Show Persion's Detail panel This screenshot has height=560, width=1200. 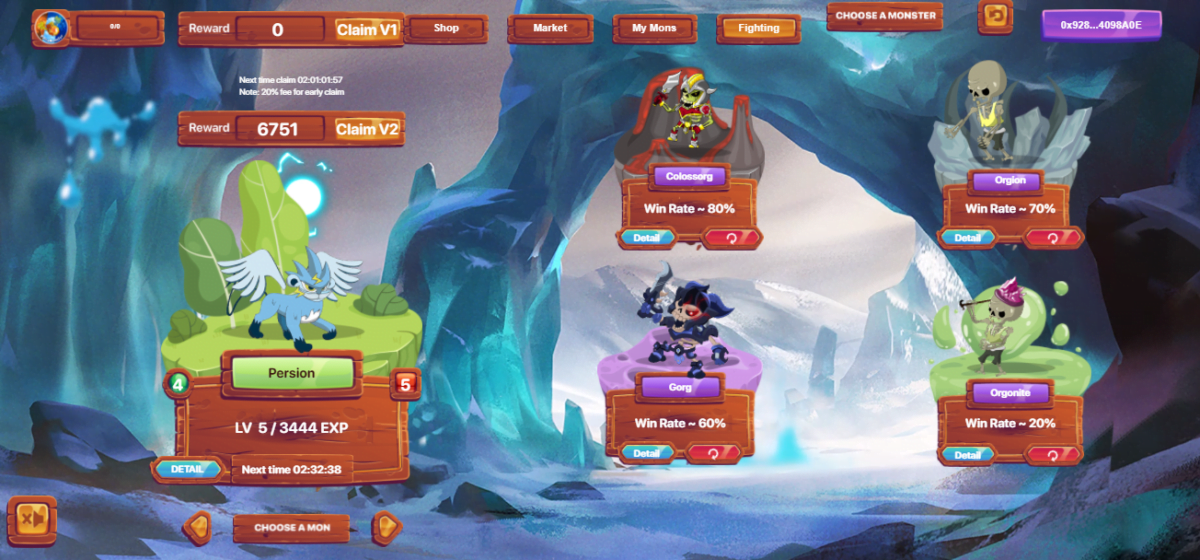187,468
